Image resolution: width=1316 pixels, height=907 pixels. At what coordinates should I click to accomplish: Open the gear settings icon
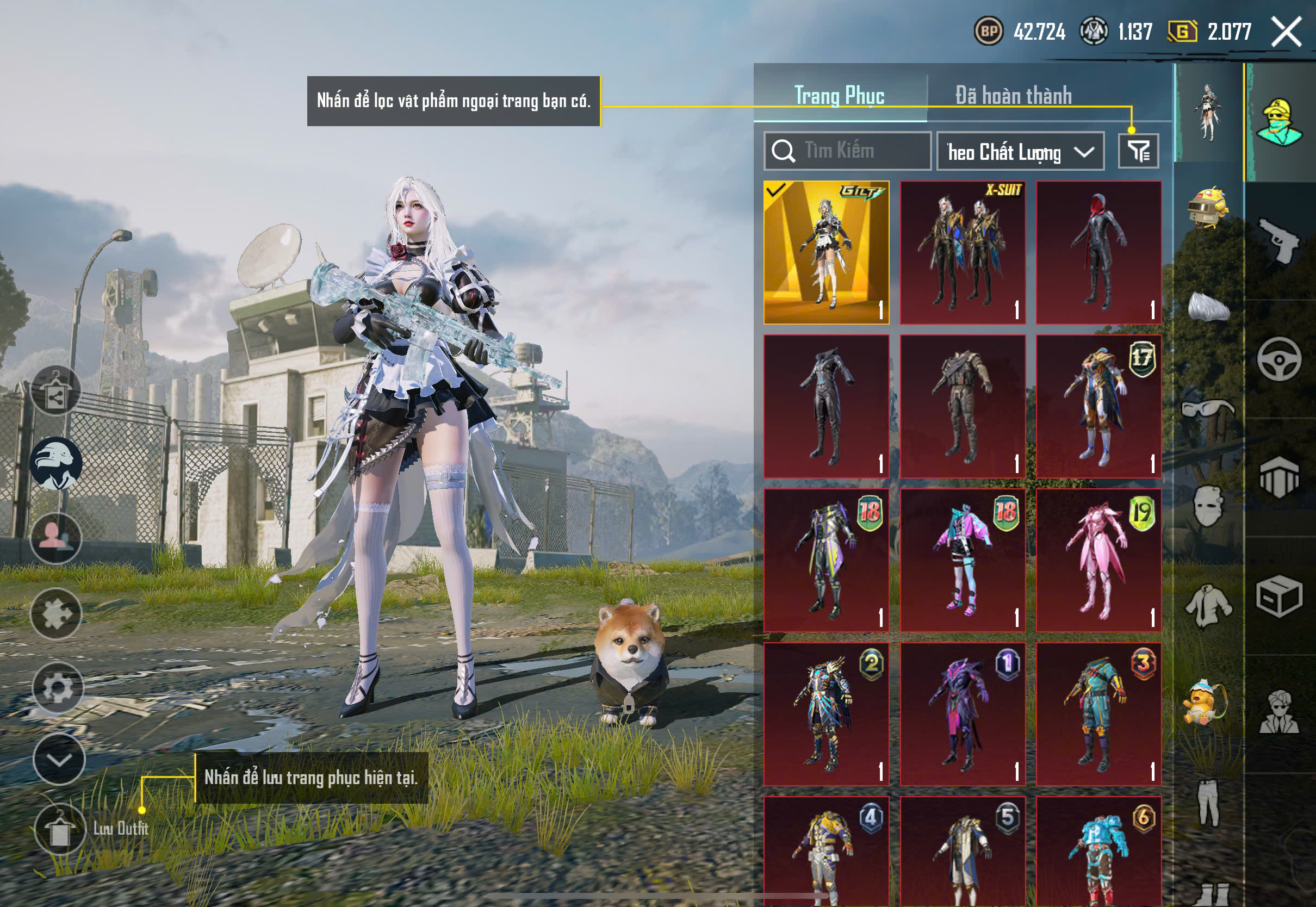[57, 688]
